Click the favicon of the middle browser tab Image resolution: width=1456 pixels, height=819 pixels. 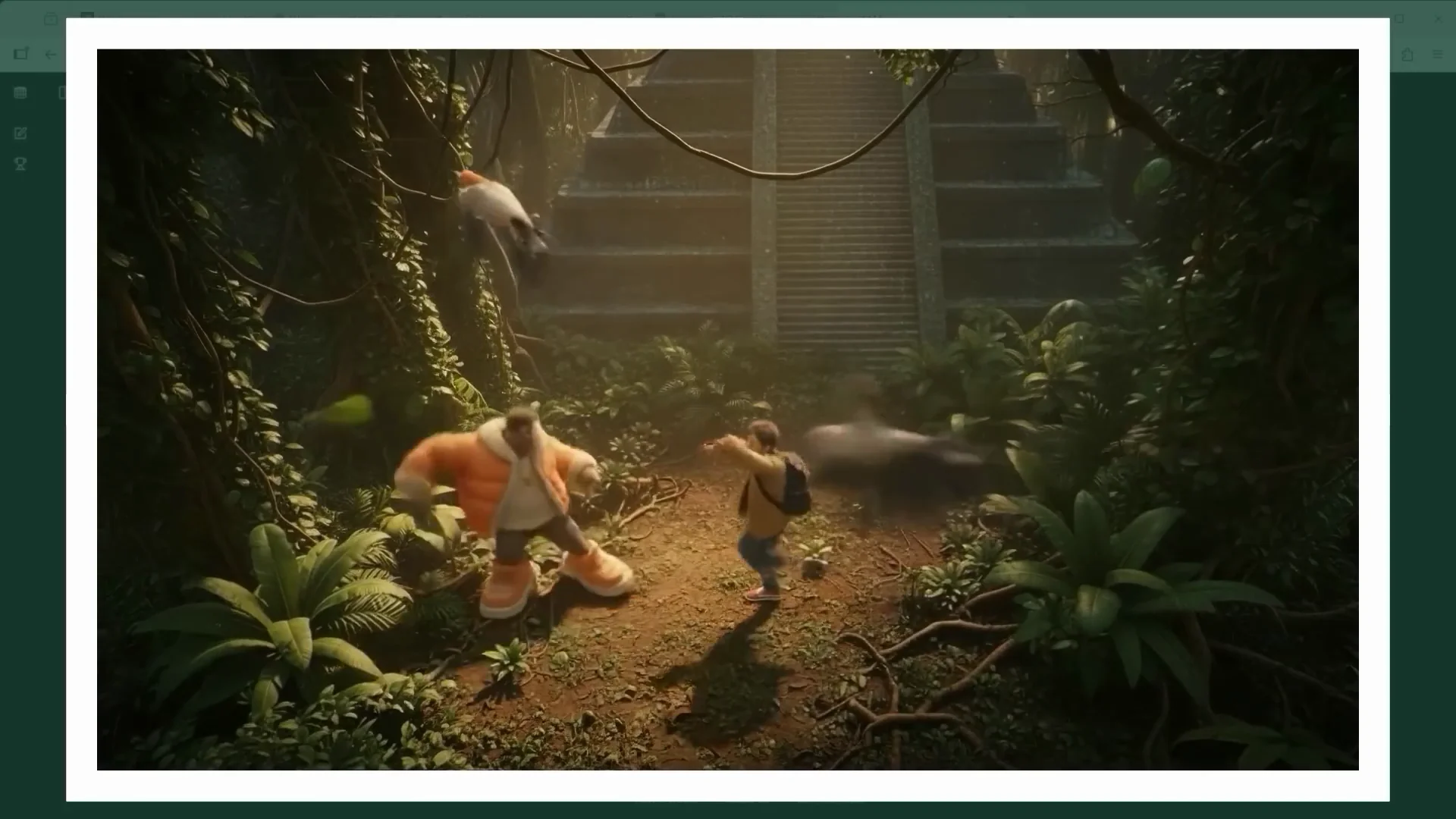point(279,15)
